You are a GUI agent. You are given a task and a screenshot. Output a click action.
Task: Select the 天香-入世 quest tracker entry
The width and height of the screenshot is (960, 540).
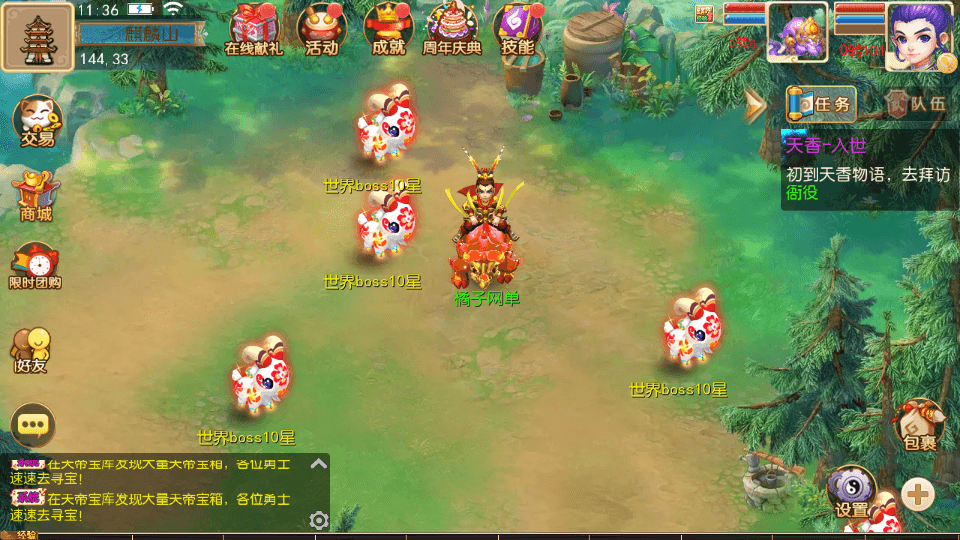[866, 170]
